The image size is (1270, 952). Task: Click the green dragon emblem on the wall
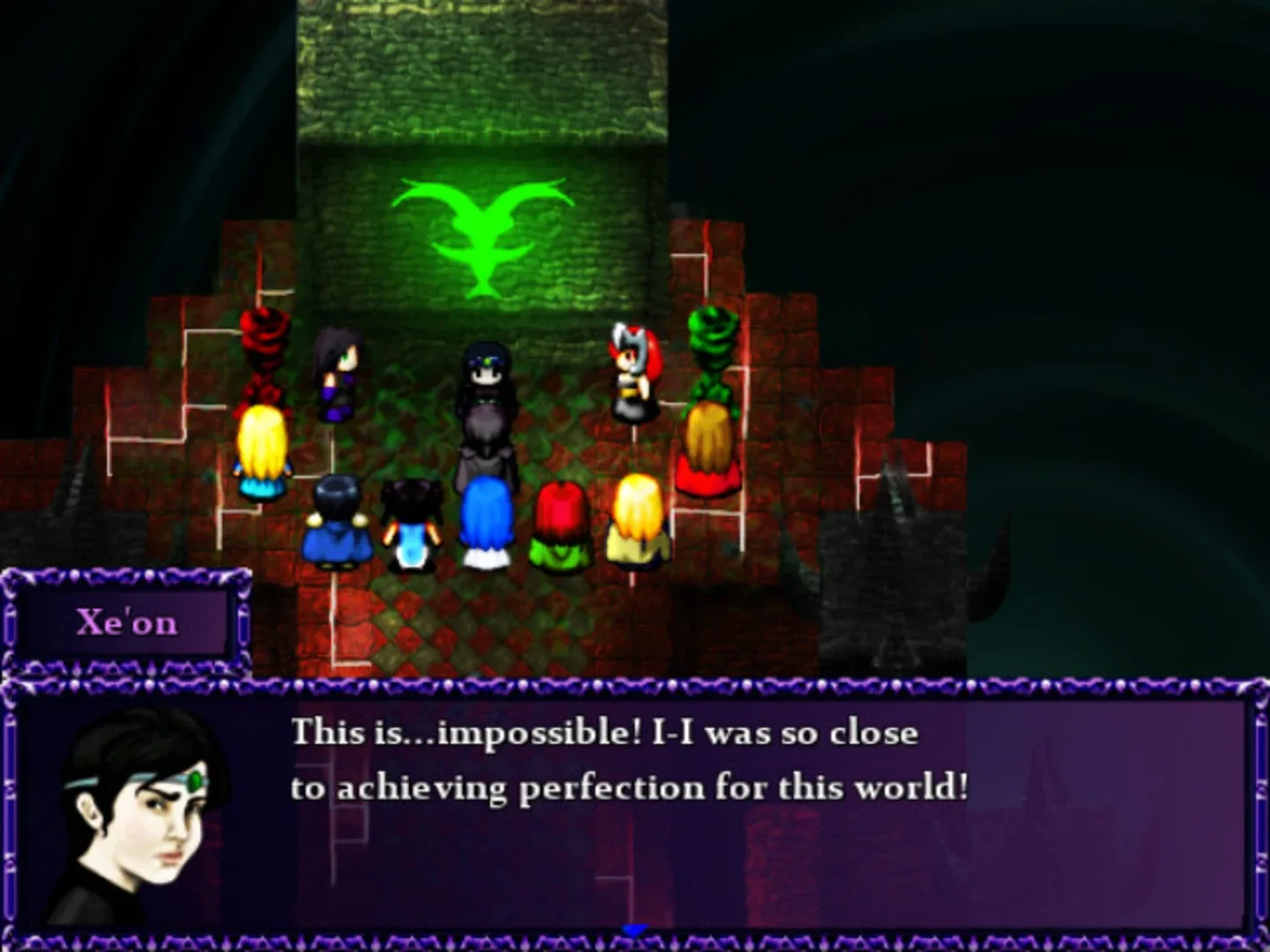pyautogui.click(x=481, y=238)
